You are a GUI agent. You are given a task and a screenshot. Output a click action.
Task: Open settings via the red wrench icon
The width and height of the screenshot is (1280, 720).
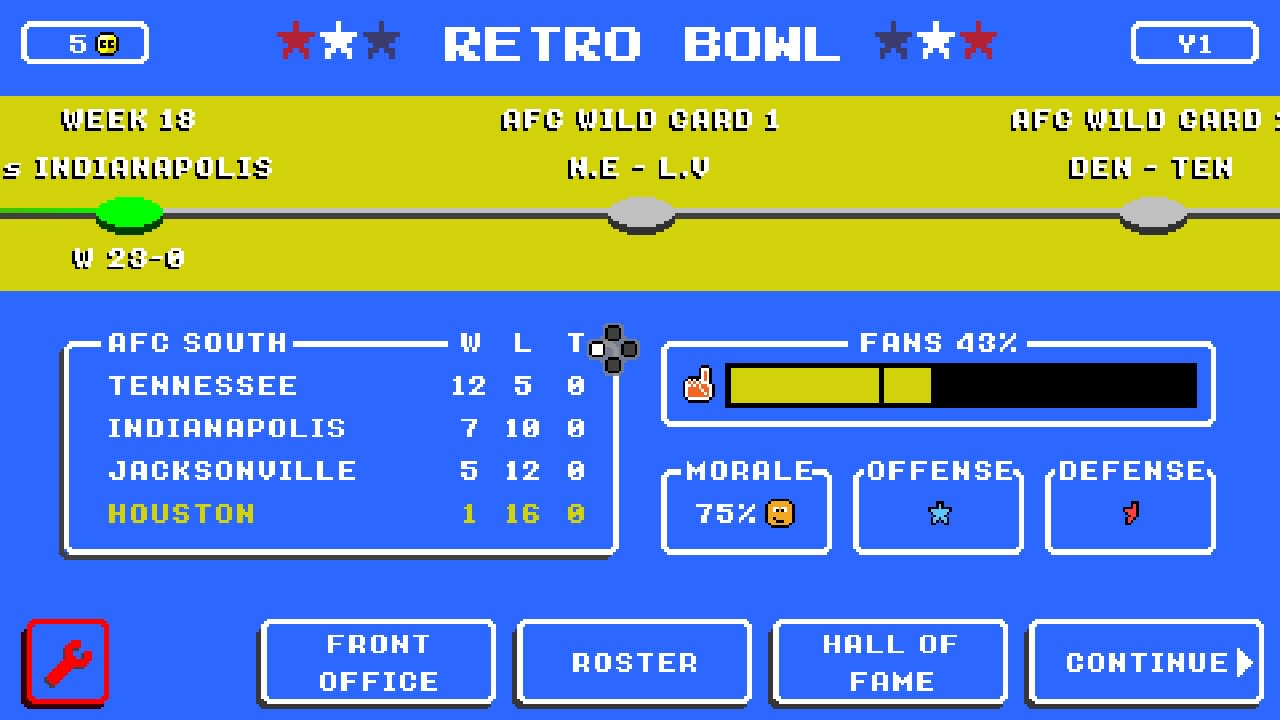[x=66, y=663]
